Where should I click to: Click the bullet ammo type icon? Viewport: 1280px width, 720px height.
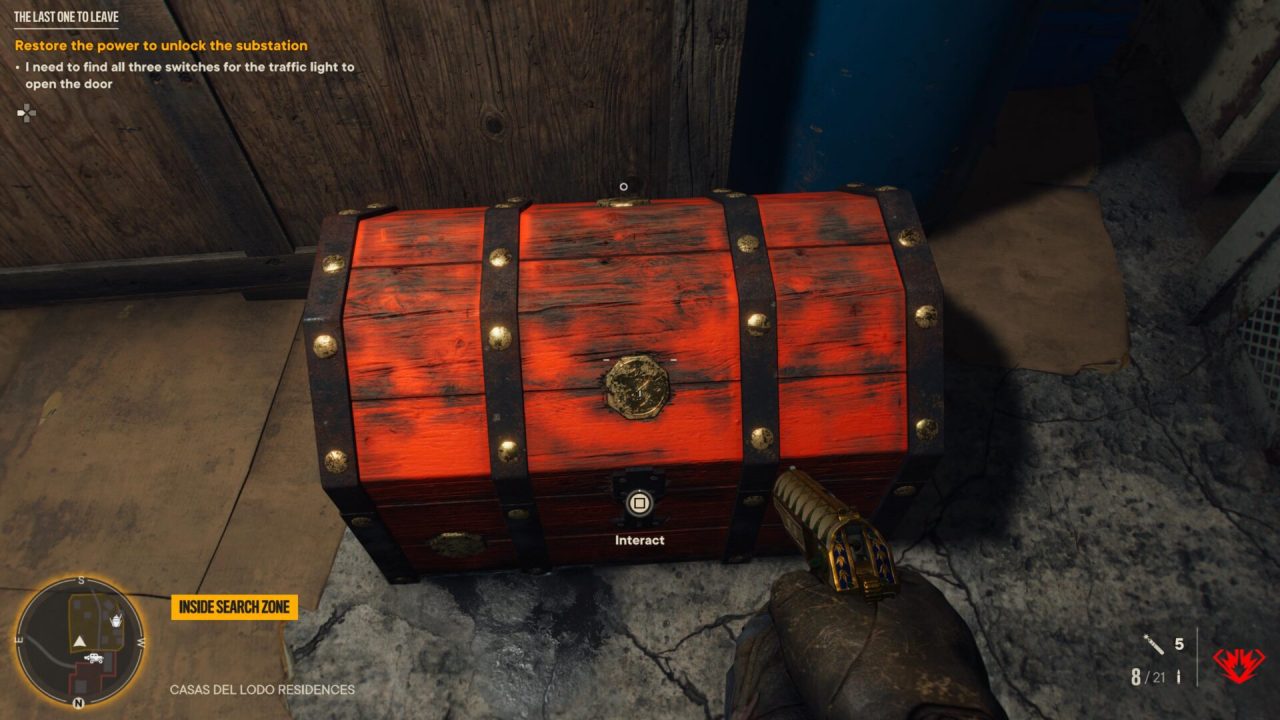[1178, 675]
